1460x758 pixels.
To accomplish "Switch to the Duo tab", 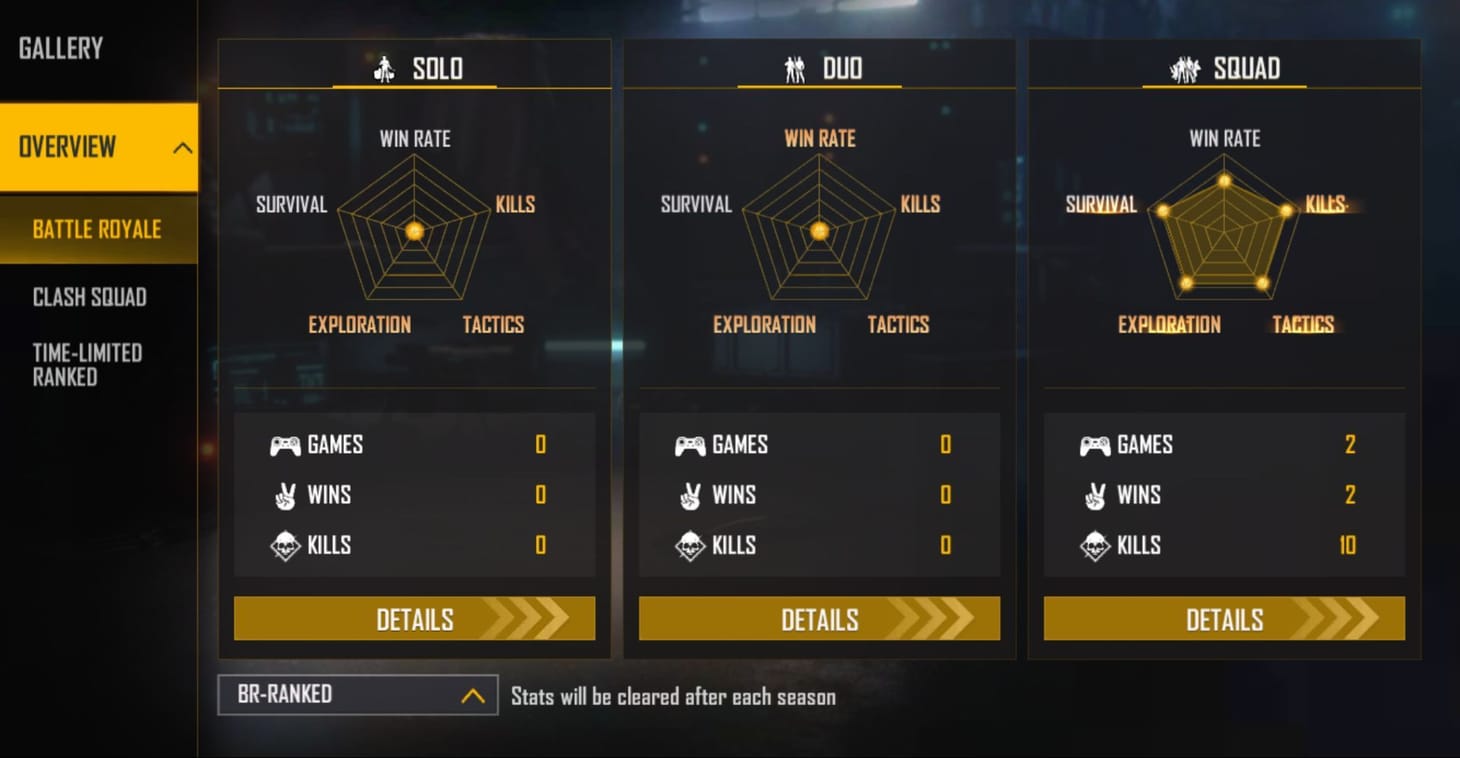I will (x=819, y=69).
